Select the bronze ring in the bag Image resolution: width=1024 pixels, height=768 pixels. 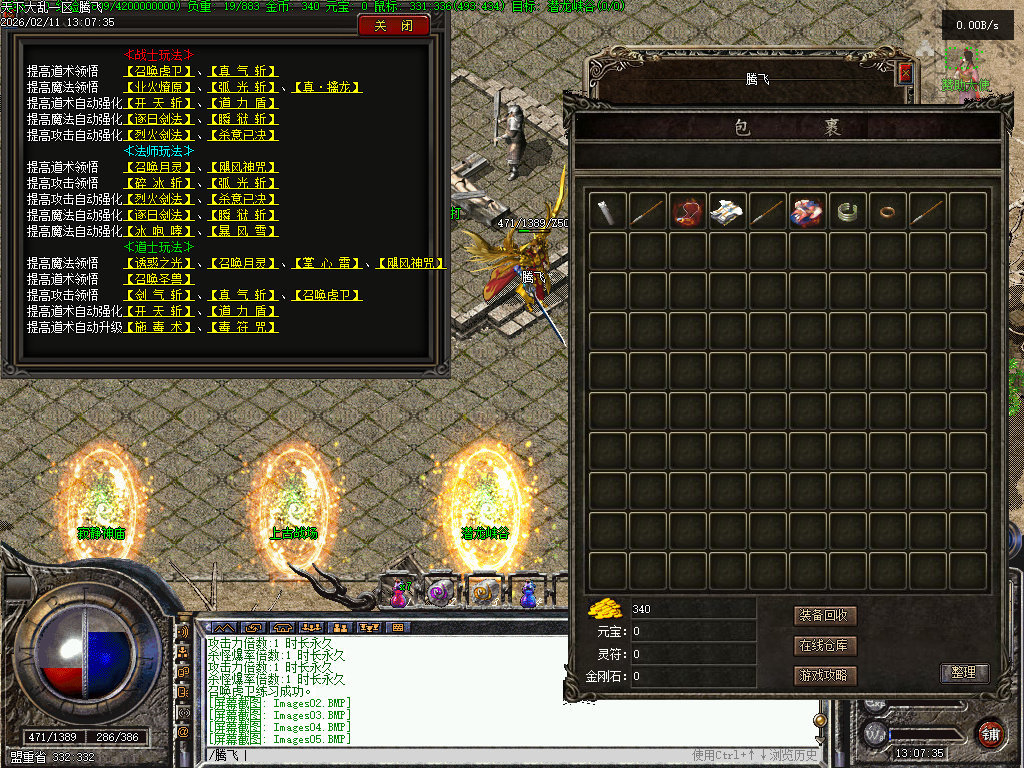click(x=888, y=212)
